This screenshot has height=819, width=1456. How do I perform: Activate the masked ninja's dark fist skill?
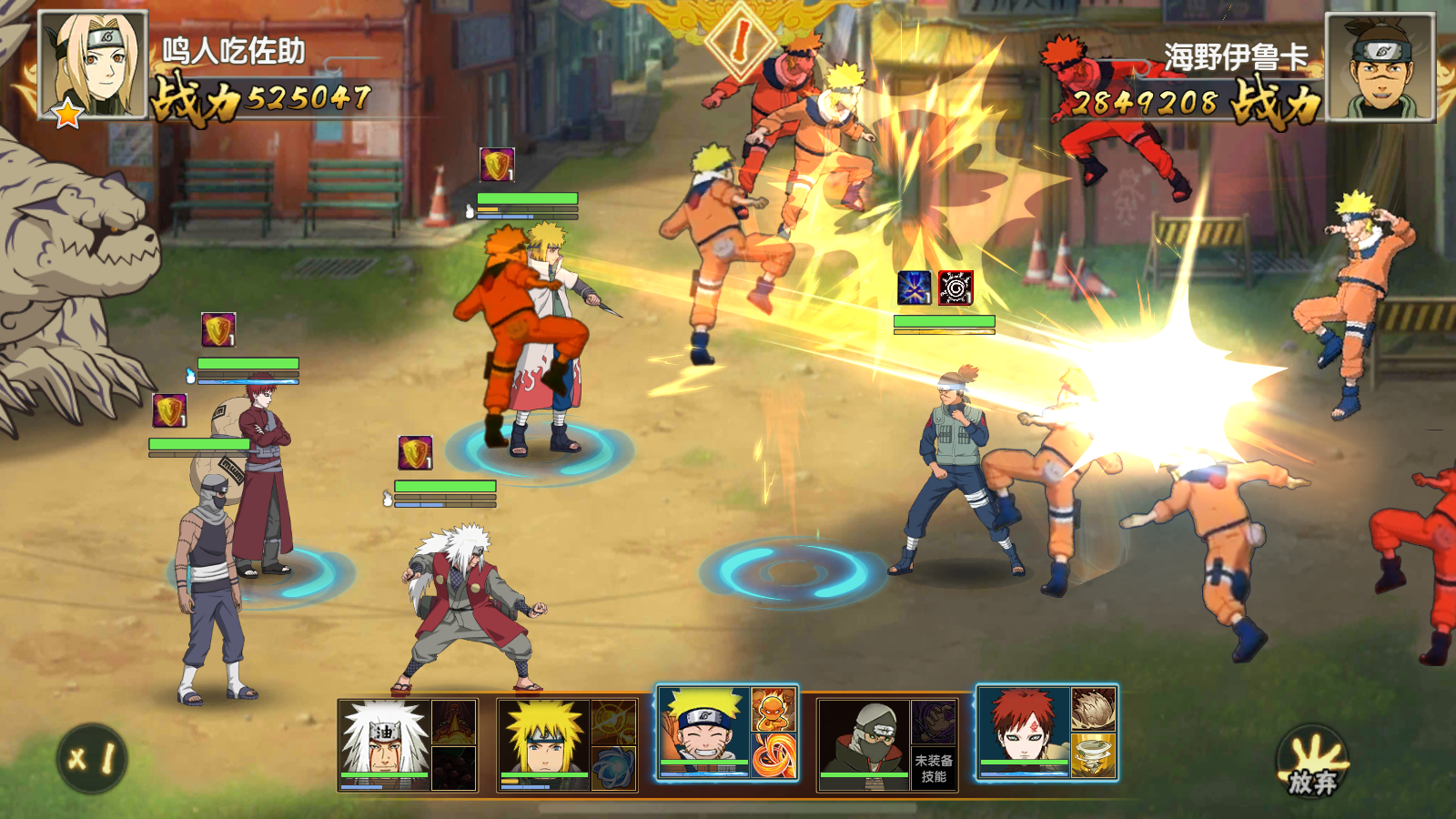(x=934, y=723)
